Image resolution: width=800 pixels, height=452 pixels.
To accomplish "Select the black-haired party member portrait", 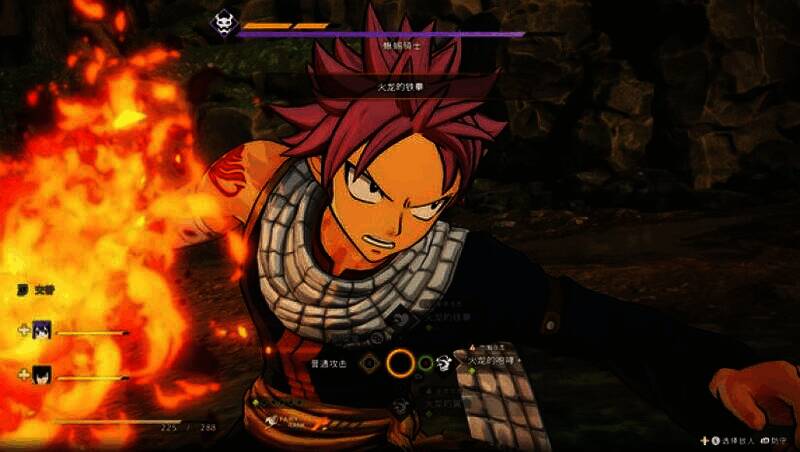I will pos(41,376).
